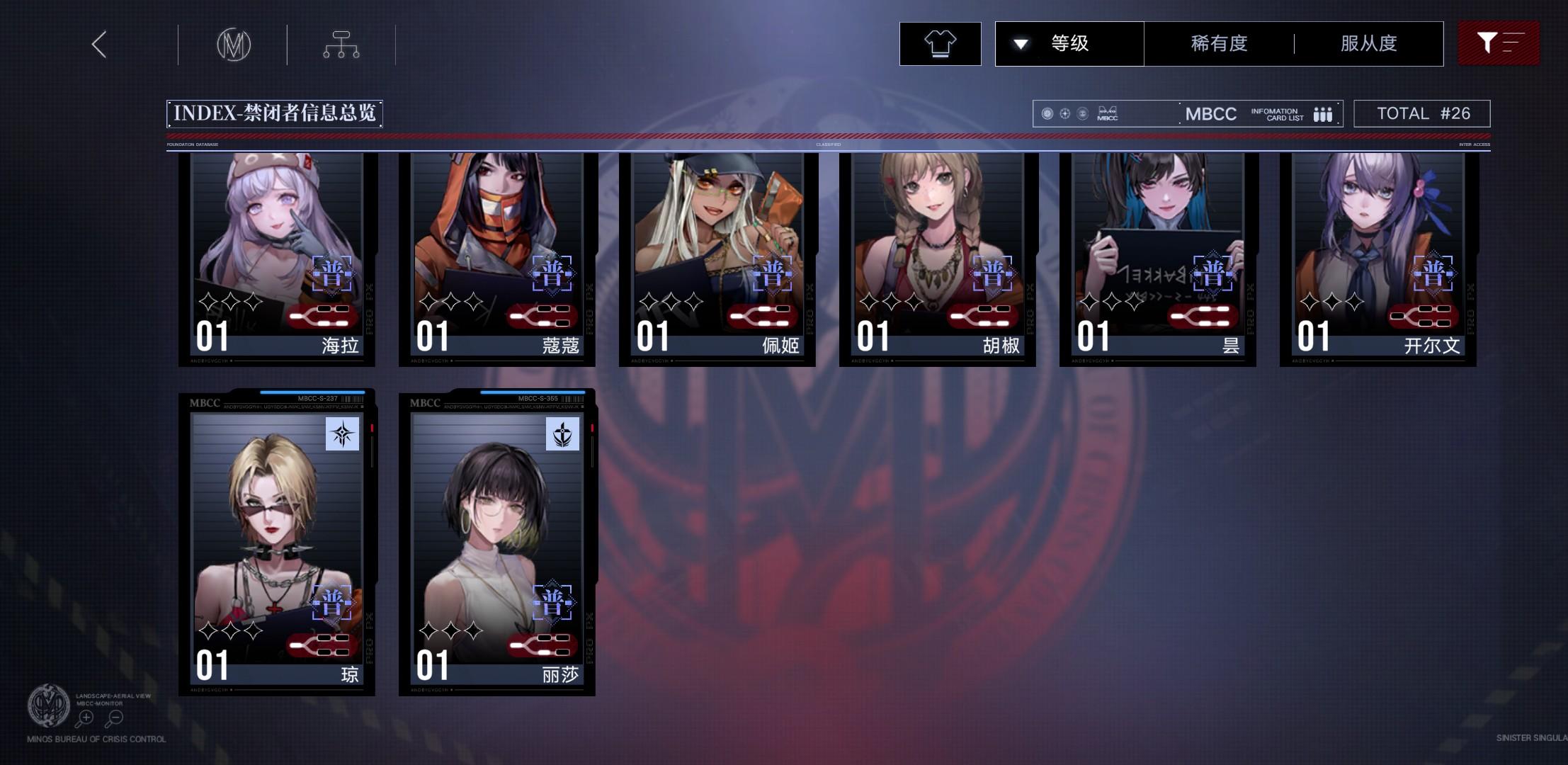Viewport: 1568px width, 765px height.
Task: Open the red filter menu
Action: (x=1498, y=44)
